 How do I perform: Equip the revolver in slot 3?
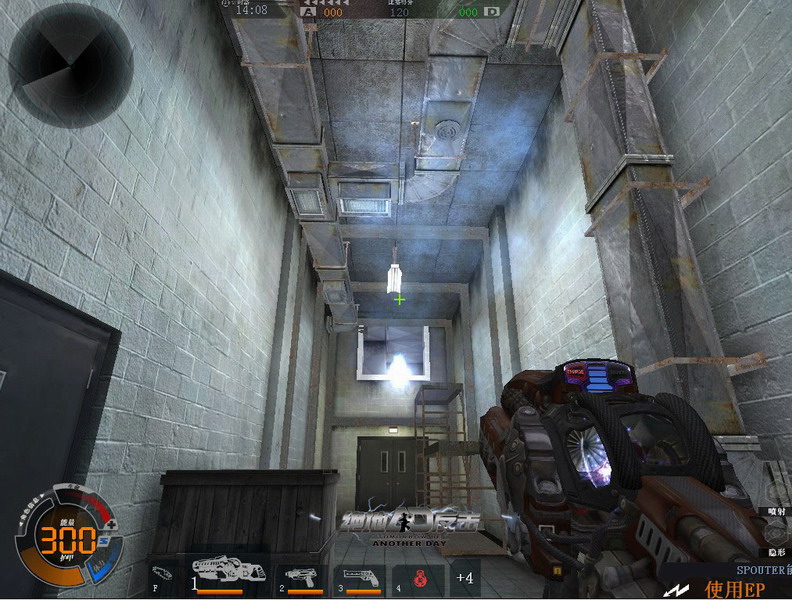coord(359,577)
